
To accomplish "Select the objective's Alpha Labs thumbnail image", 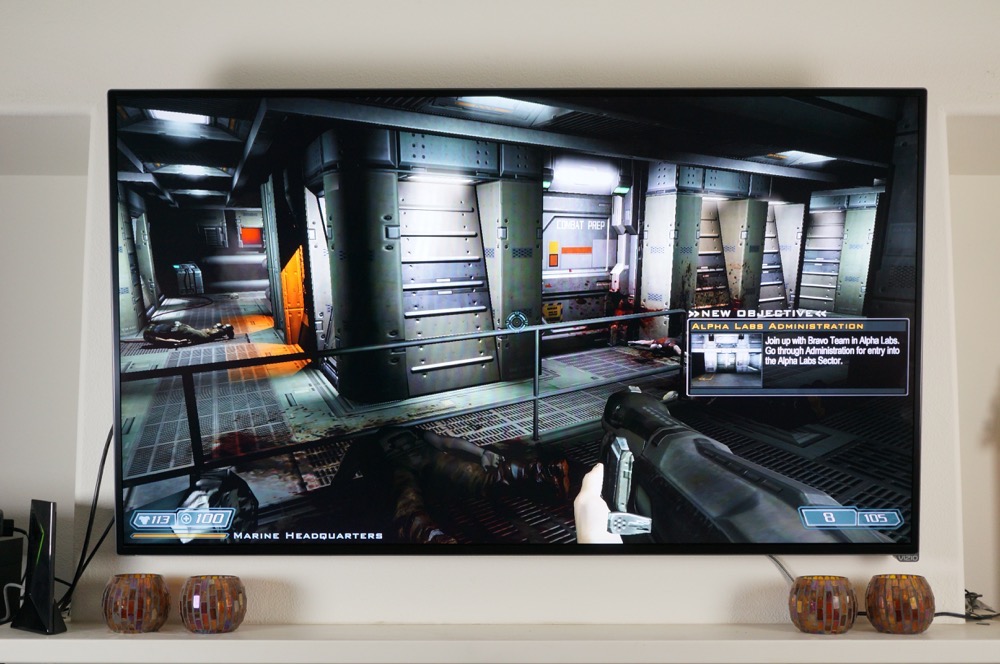I will [725, 360].
